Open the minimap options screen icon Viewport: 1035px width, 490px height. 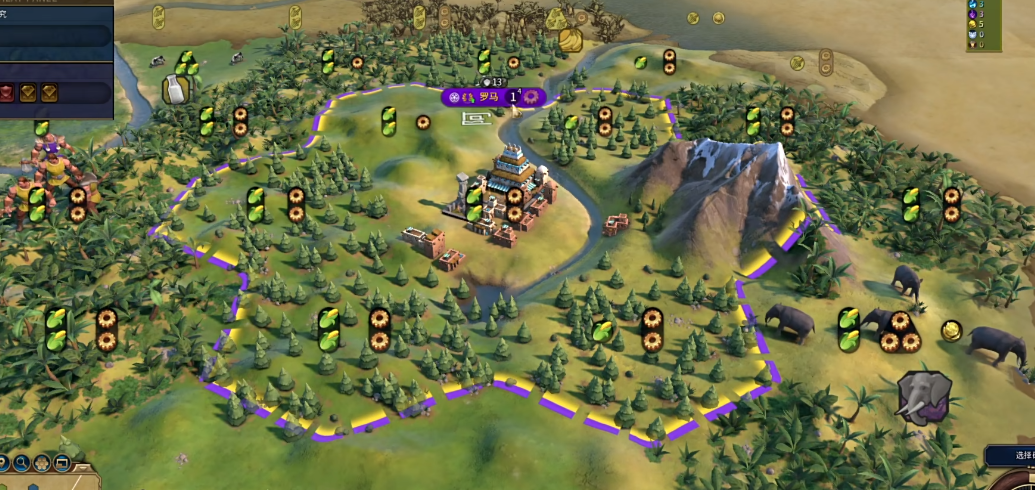(x=62, y=463)
